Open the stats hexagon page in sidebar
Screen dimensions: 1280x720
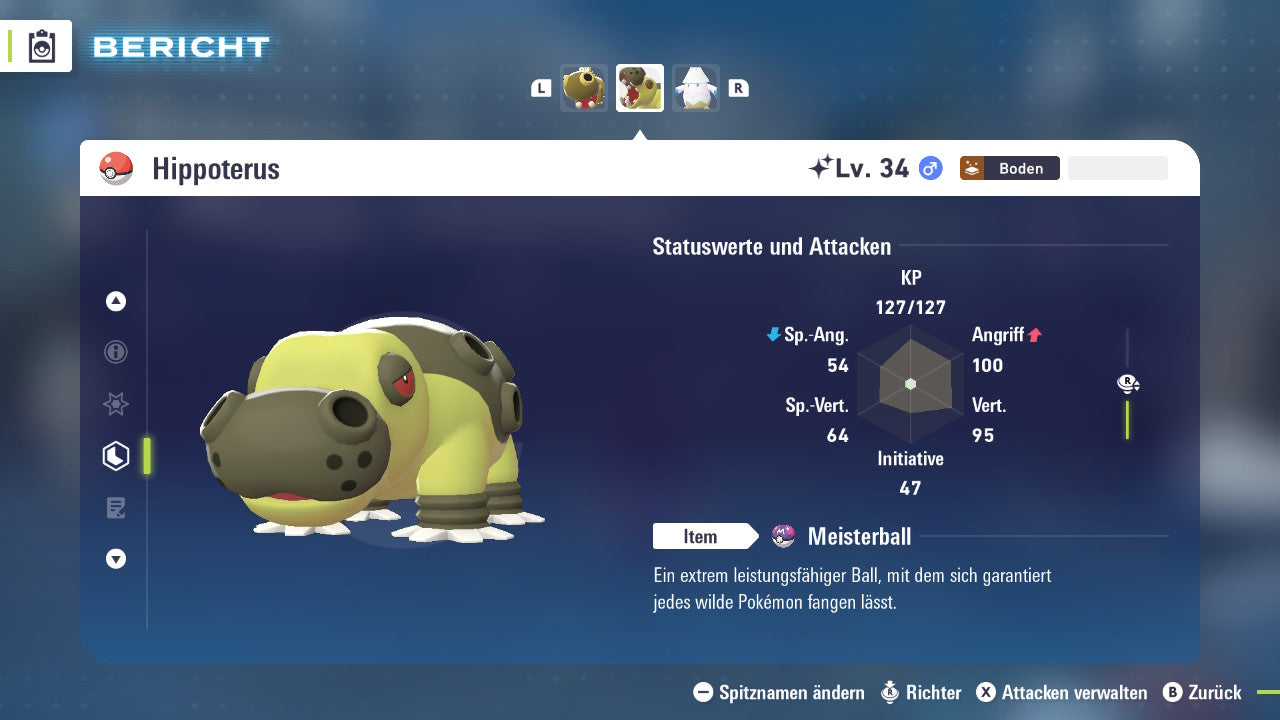(x=115, y=456)
